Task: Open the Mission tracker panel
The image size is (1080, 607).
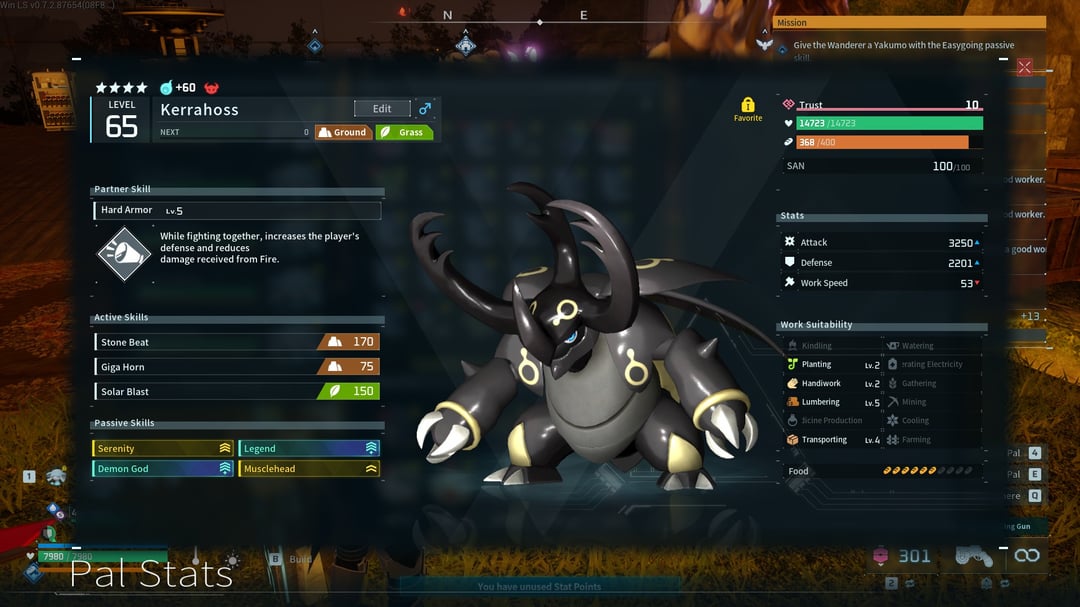Action: tap(909, 22)
